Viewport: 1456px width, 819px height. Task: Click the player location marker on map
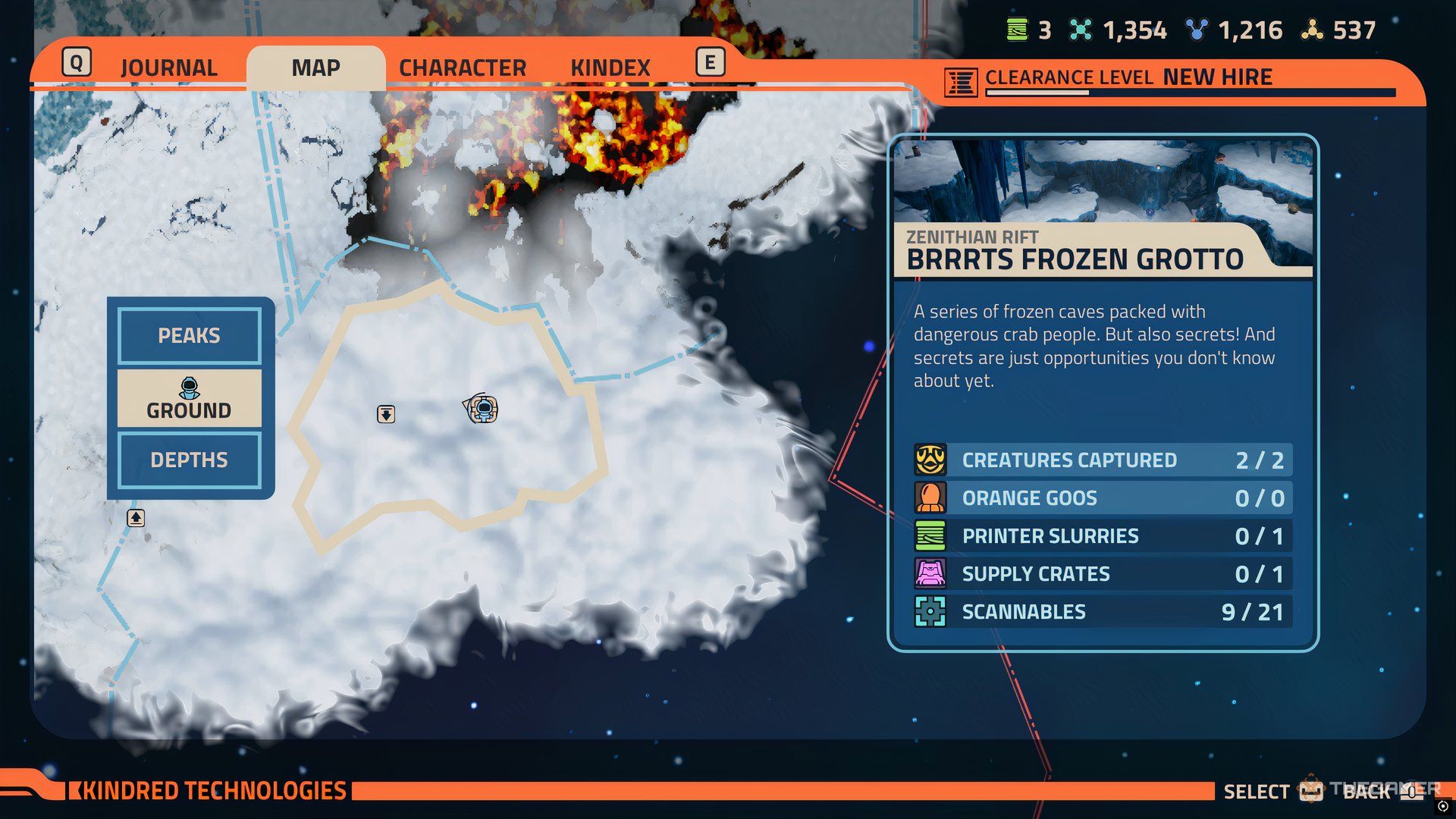482,409
